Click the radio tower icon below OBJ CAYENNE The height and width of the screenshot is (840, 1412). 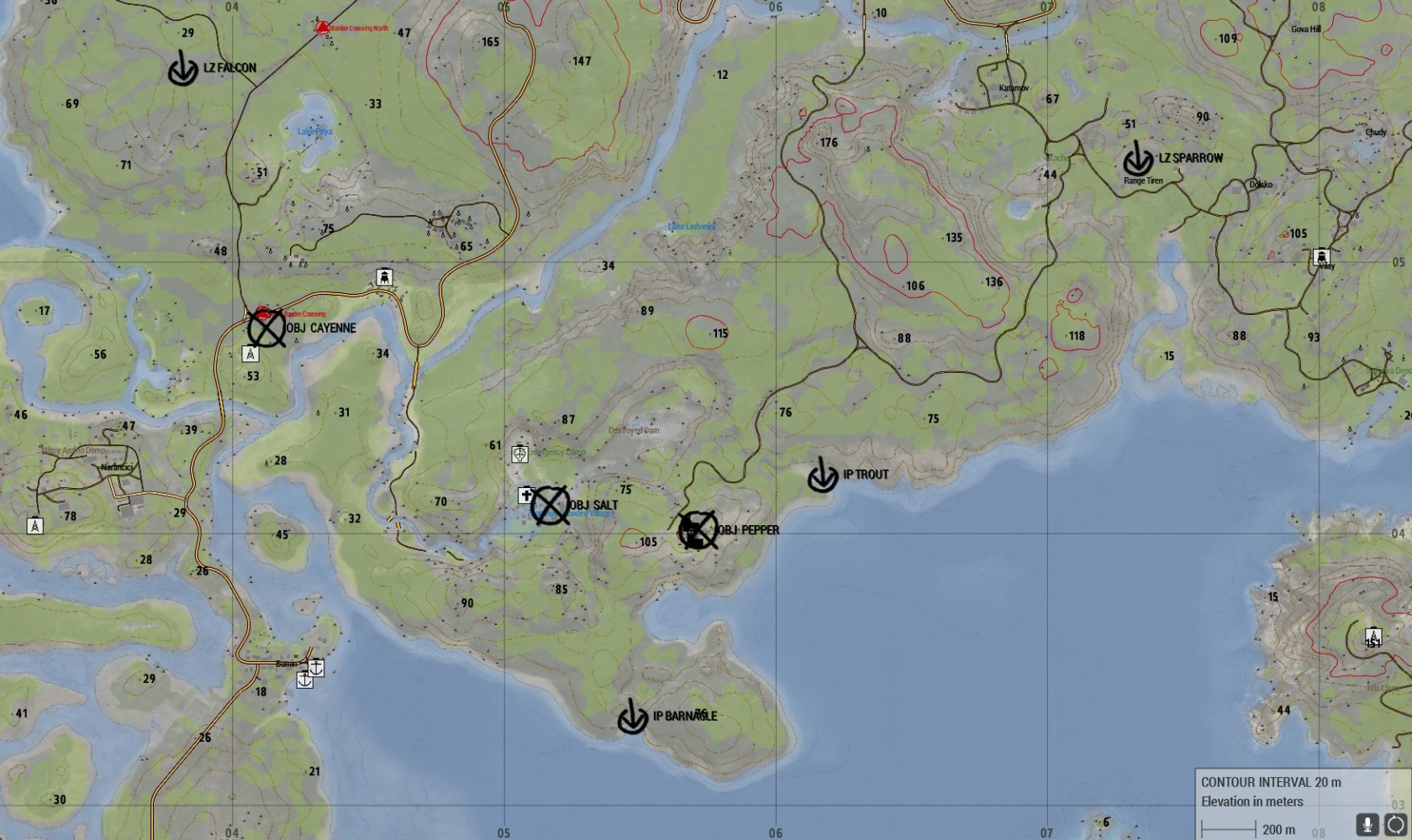point(250,354)
